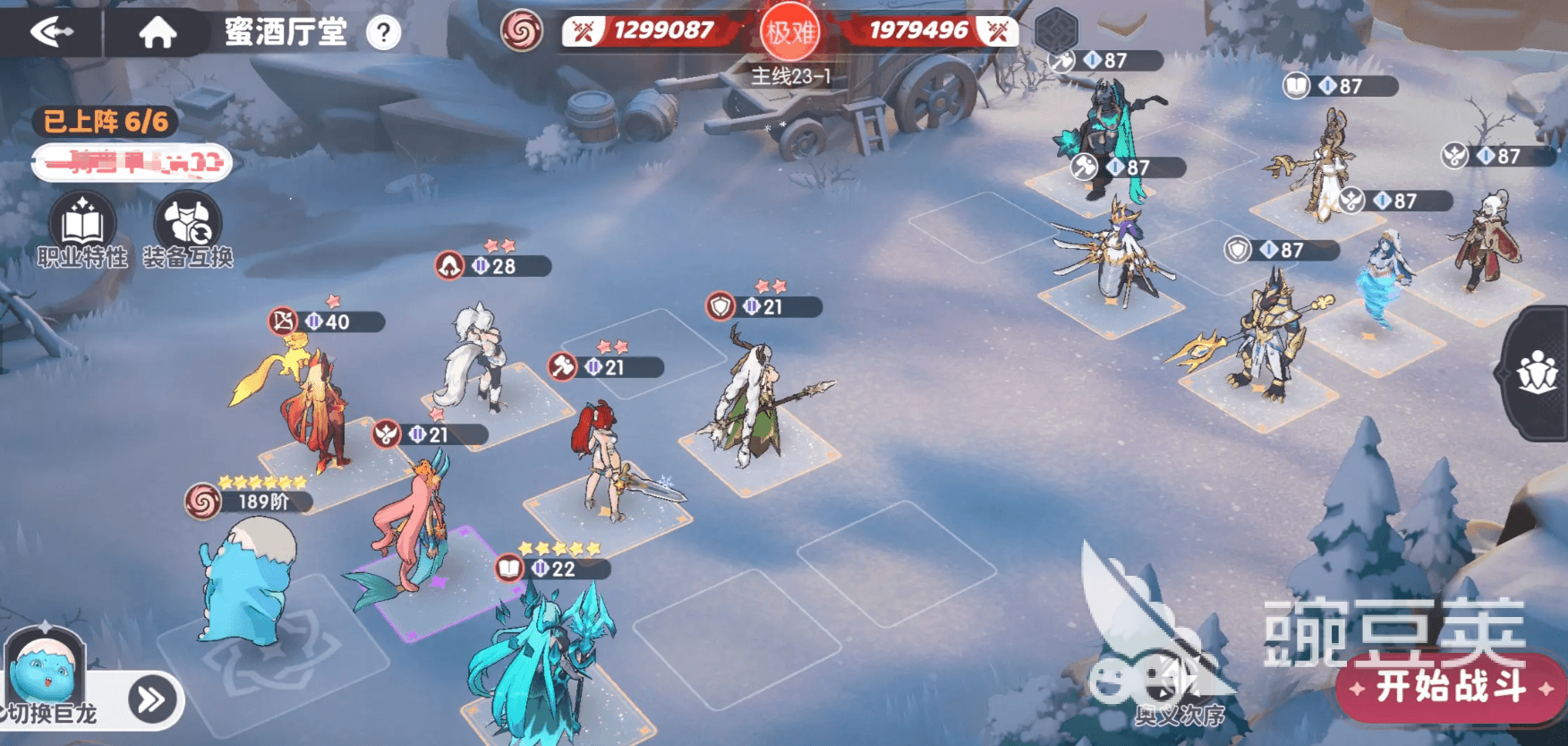1568x746 pixels.
Task: Open 职业特性 class traits
Action: pos(82,230)
